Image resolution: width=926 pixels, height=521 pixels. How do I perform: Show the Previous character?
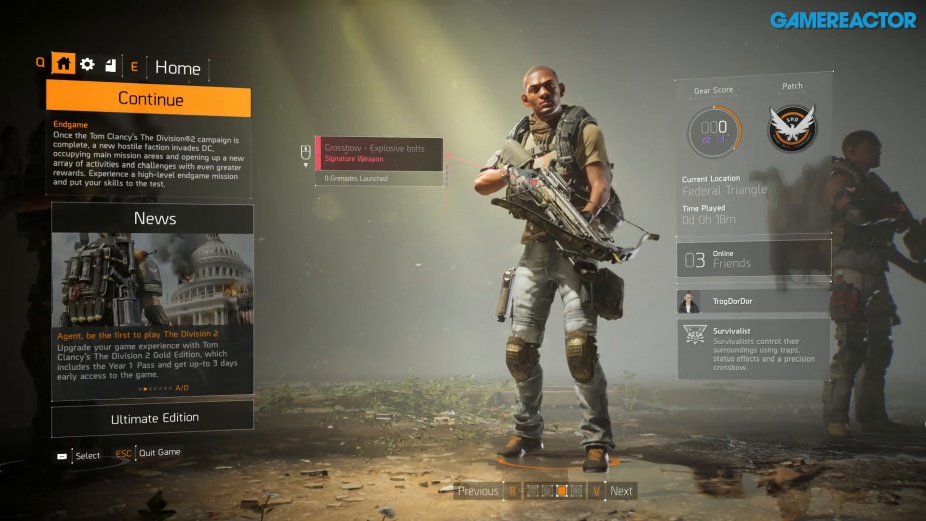tap(478, 491)
